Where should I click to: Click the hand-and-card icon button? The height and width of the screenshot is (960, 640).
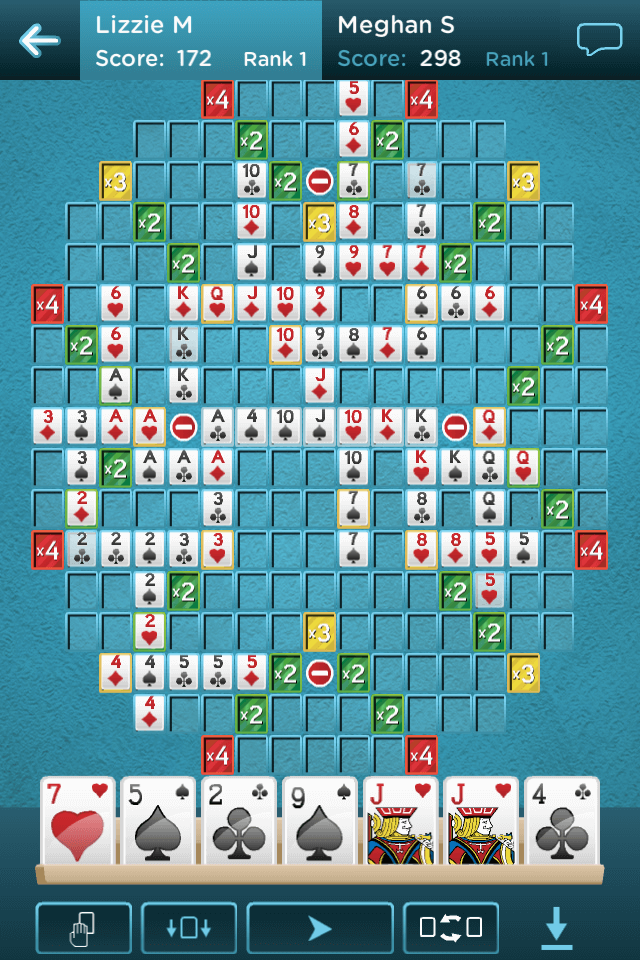click(84, 928)
